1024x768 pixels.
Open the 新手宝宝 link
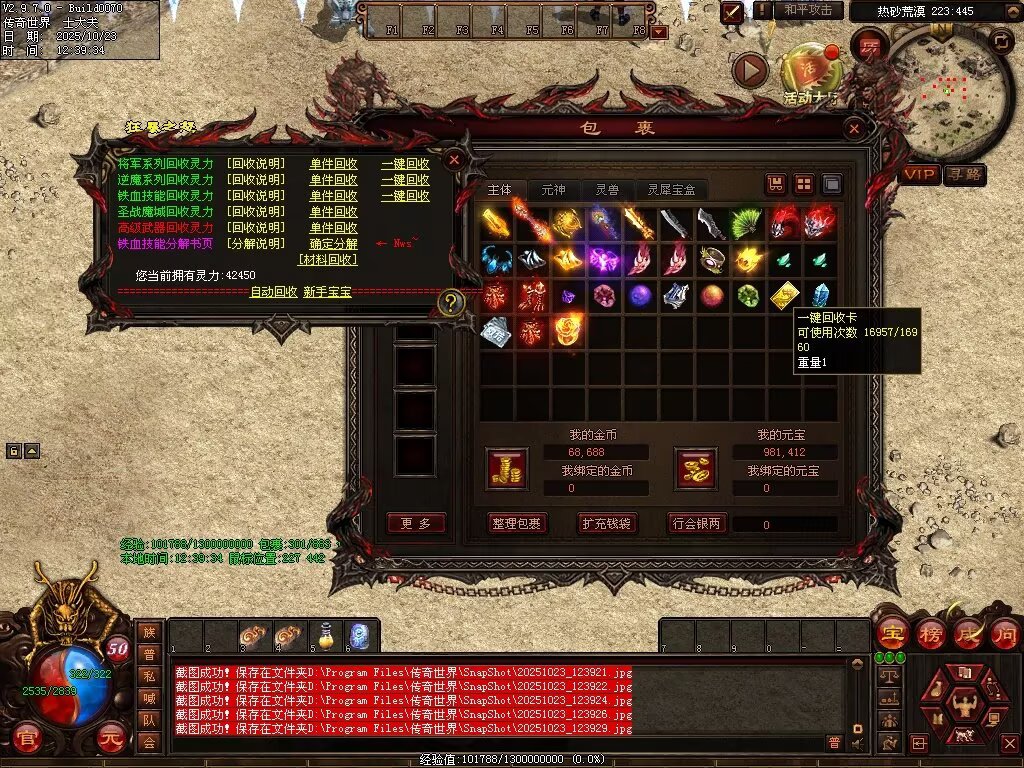(327, 292)
